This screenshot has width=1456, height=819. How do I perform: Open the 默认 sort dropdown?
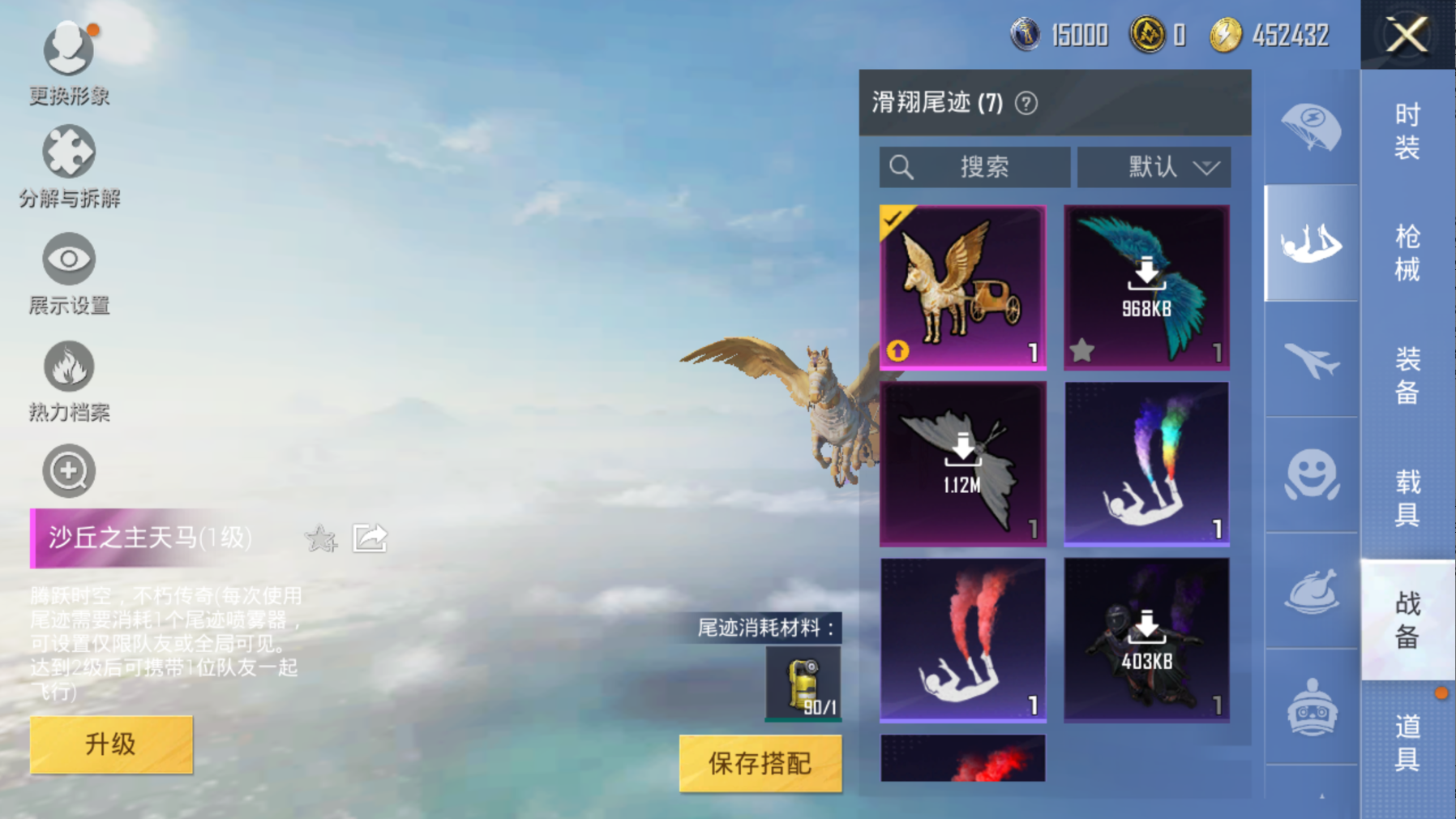click(x=1154, y=167)
